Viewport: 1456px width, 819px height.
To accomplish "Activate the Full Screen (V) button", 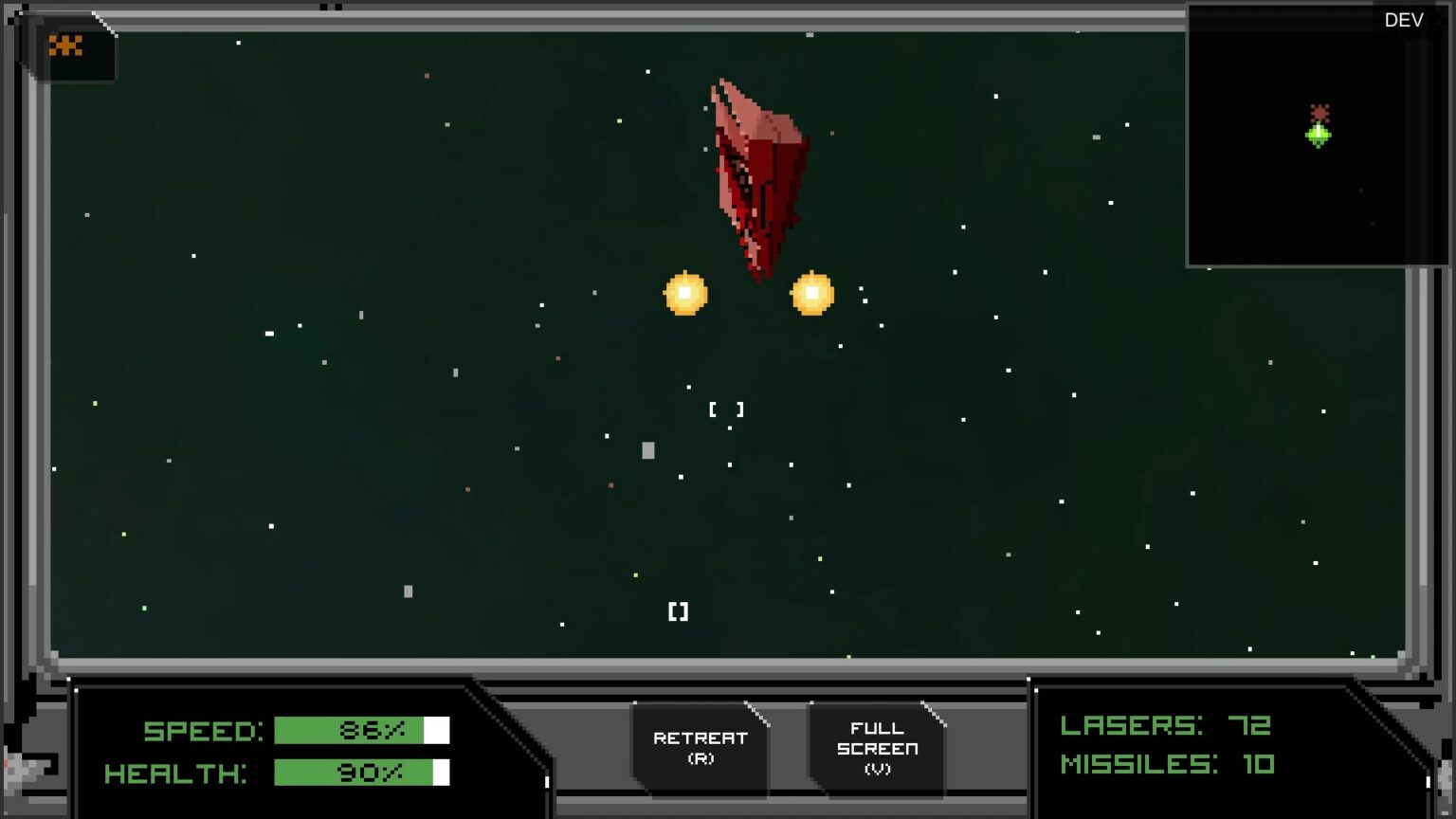I will (x=877, y=747).
